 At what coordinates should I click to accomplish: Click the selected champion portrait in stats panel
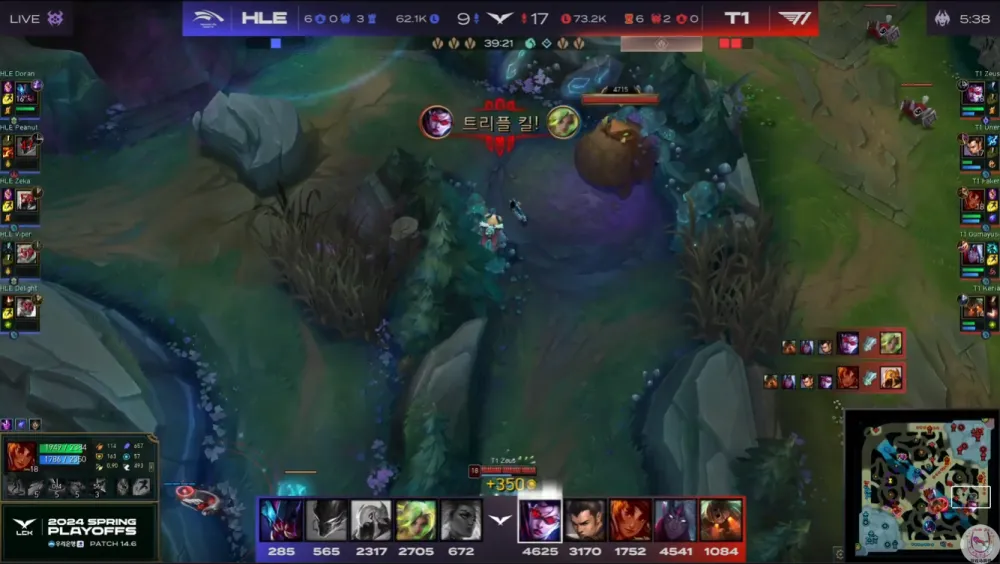21,457
